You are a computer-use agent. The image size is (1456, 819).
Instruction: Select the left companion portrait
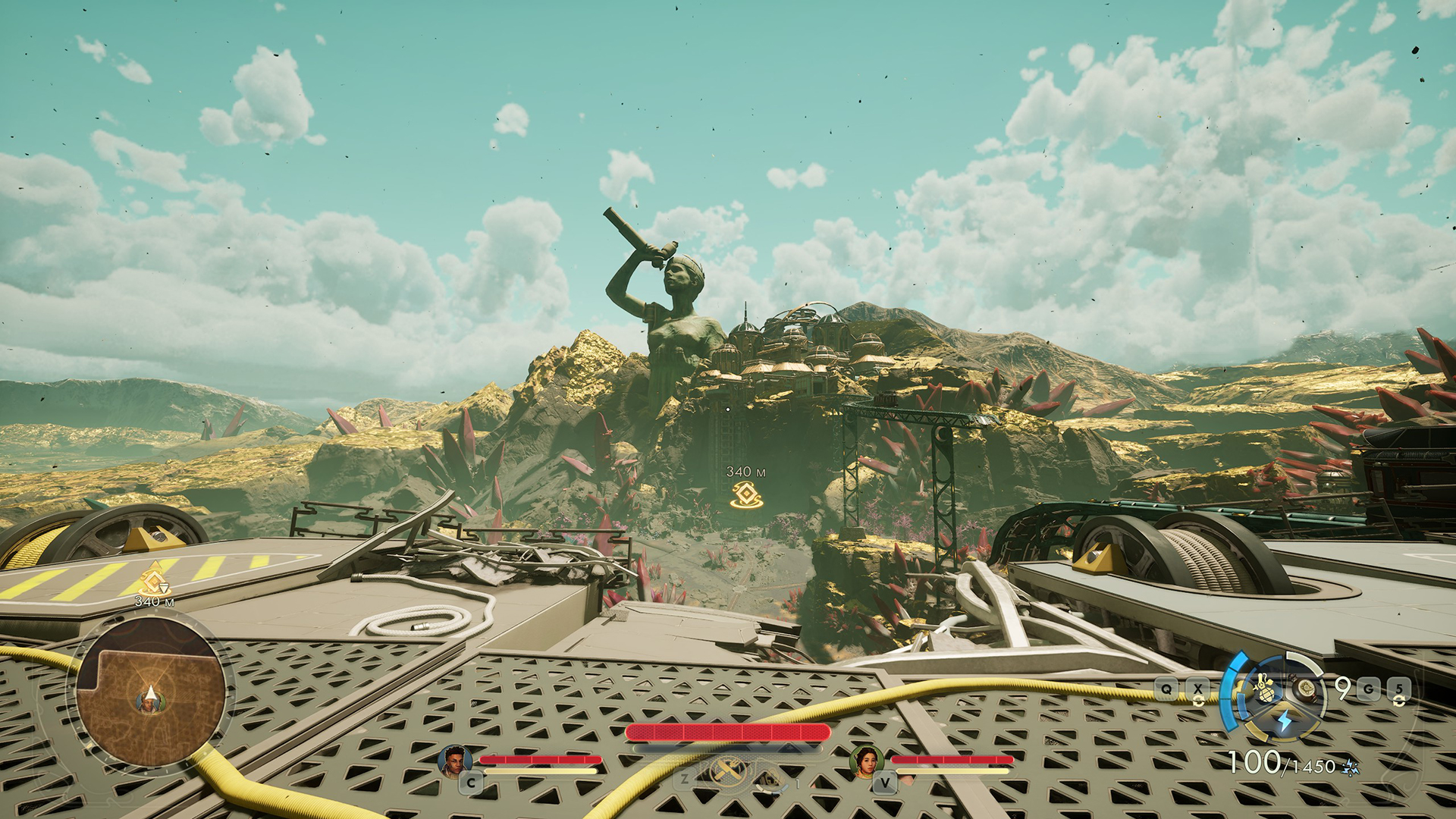pyautogui.click(x=453, y=760)
